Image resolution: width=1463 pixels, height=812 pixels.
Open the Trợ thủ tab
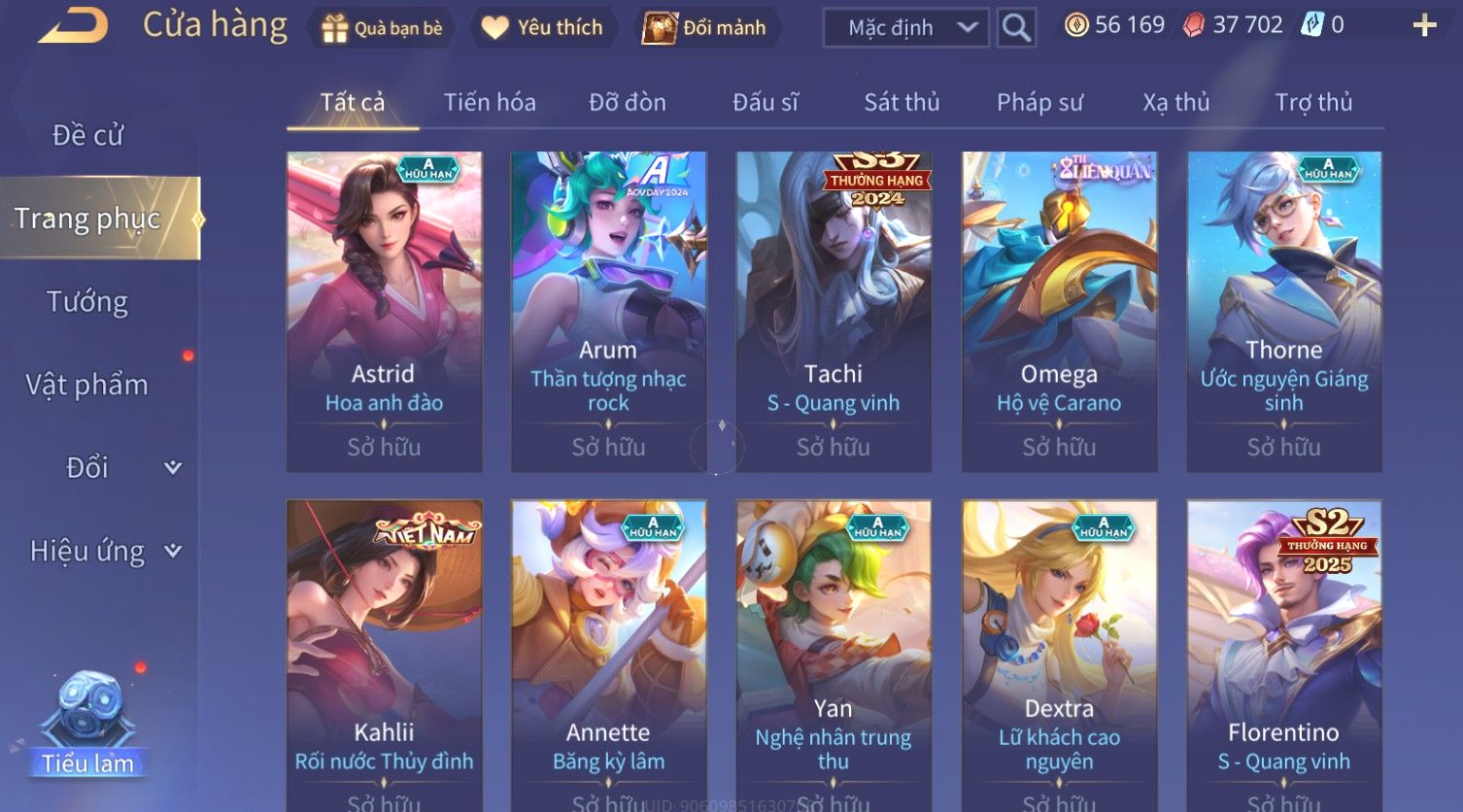pyautogui.click(x=1313, y=102)
